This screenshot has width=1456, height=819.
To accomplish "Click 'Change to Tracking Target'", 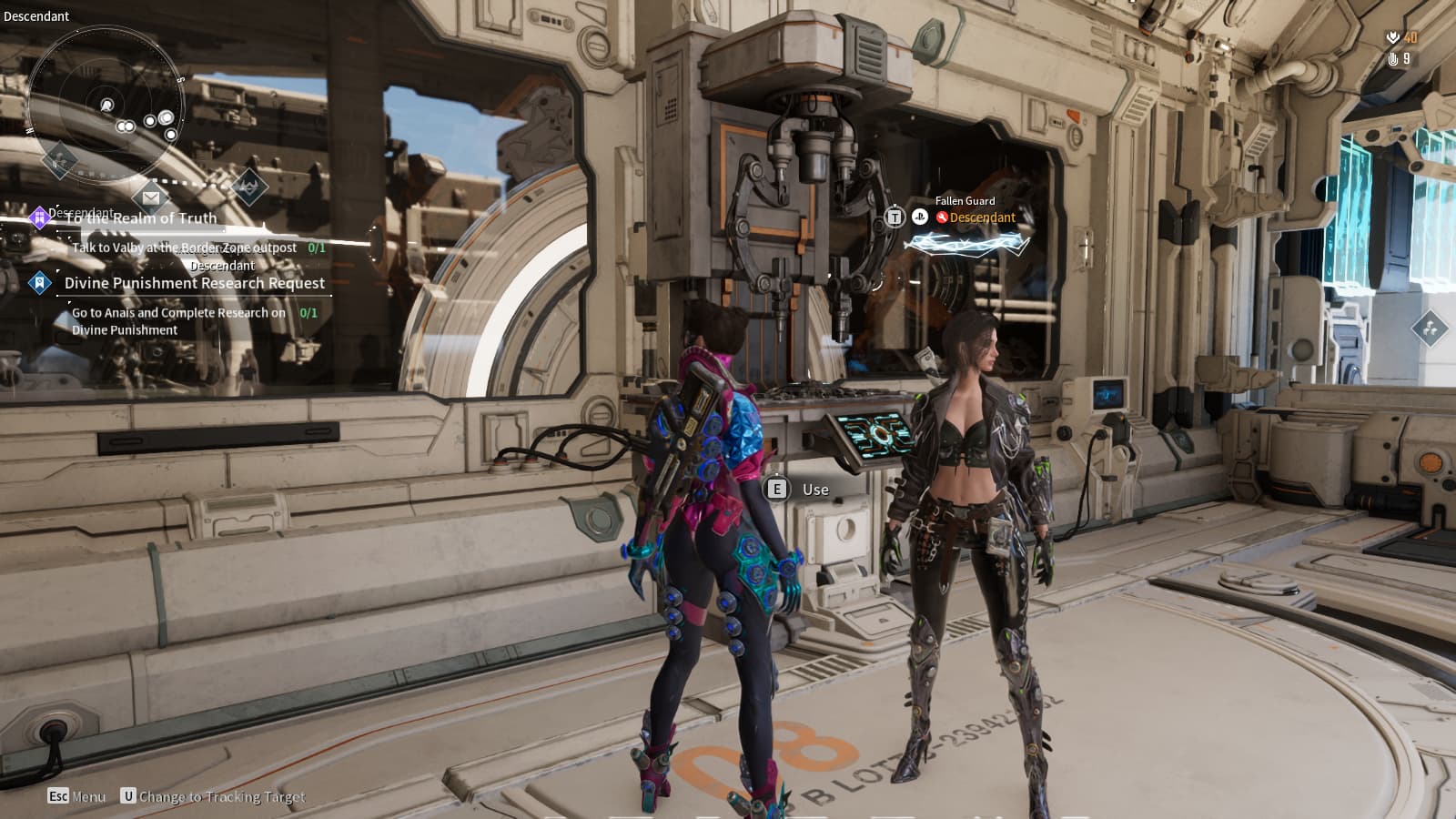I will [214, 796].
